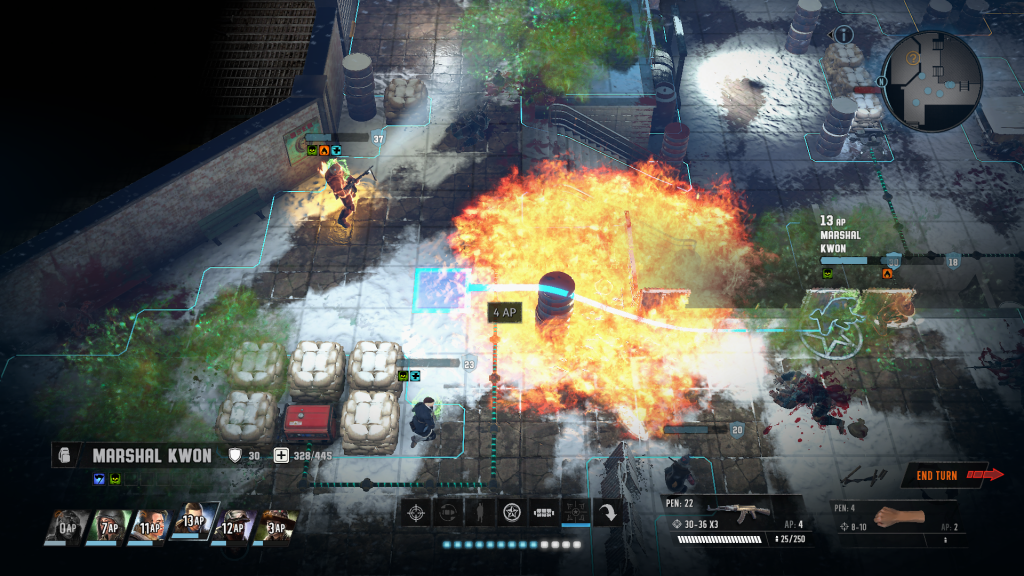Activate the crosshair aimed shot action
Image resolution: width=1024 pixels, height=576 pixels.
[x=416, y=512]
